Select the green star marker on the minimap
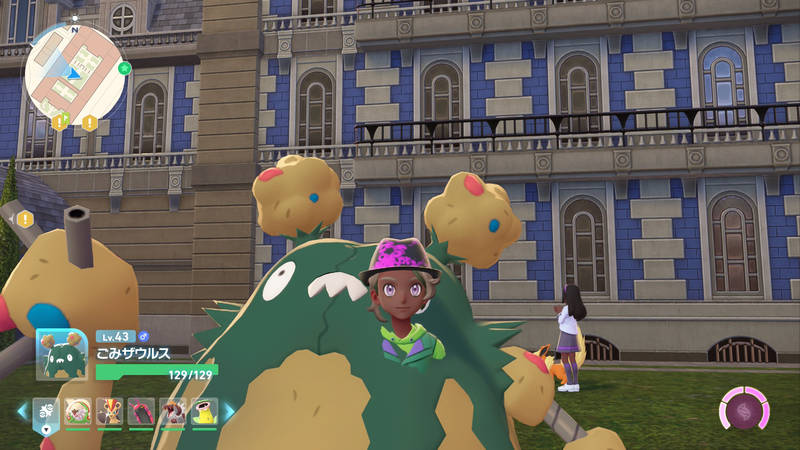This screenshot has height=450, width=800. 124,69
